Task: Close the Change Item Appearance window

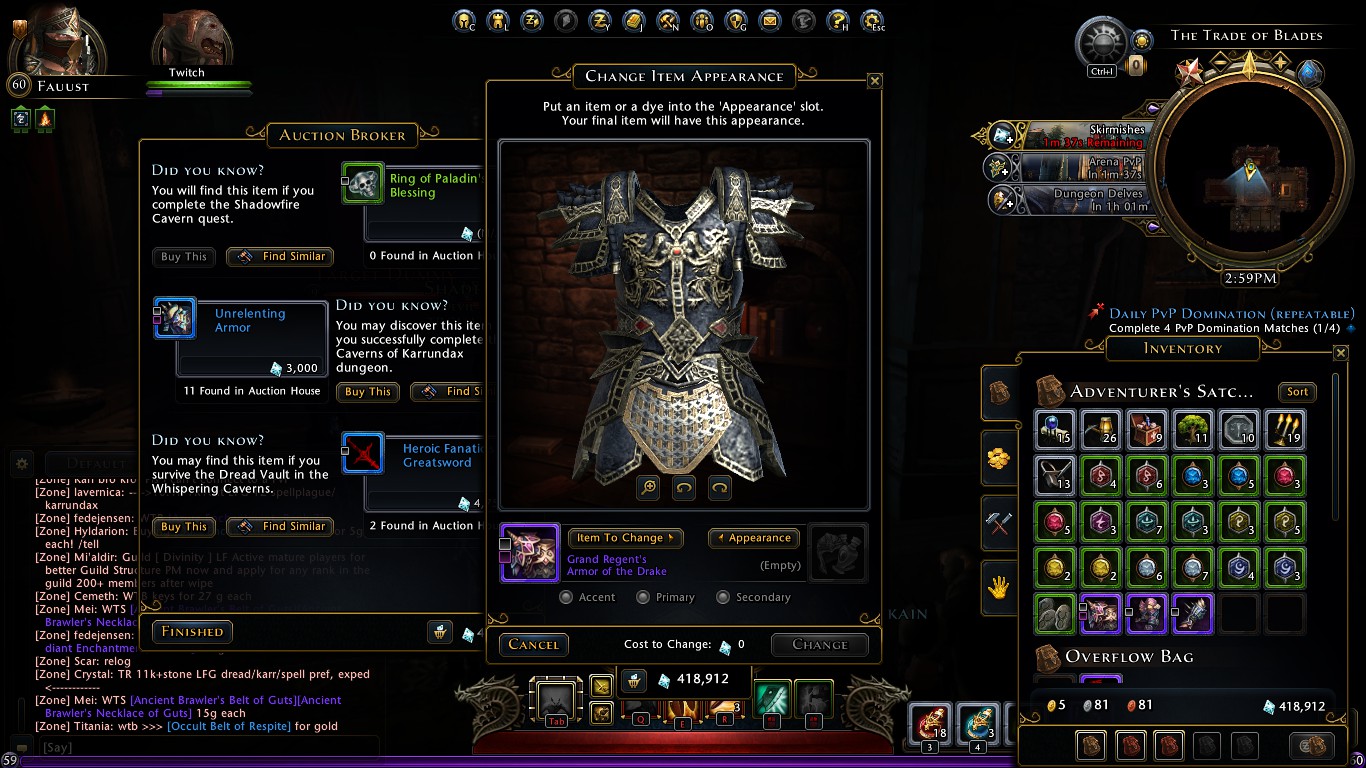Action: click(874, 81)
